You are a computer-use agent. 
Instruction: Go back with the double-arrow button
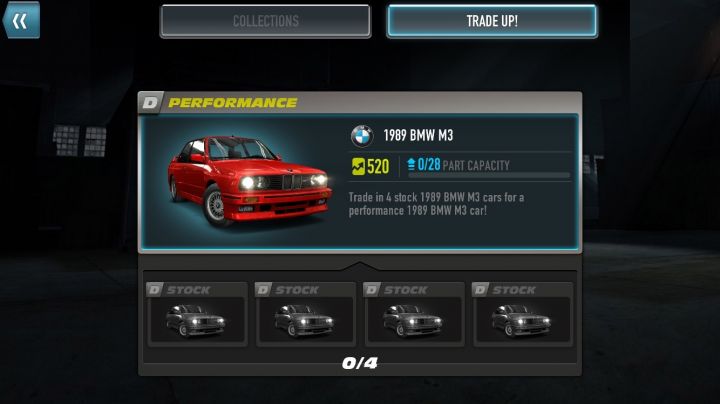[x=20, y=20]
